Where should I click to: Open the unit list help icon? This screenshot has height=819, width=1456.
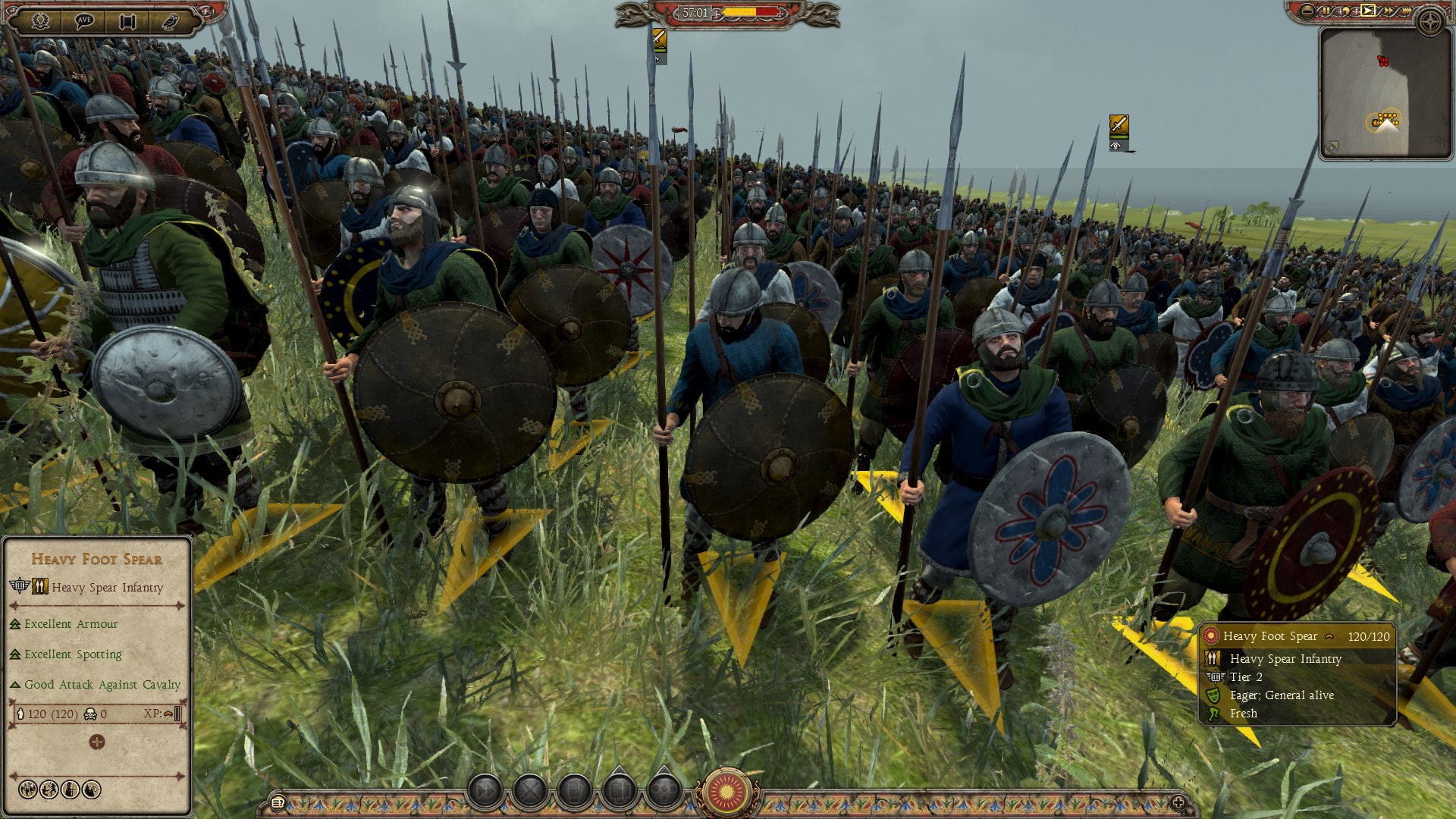point(278,802)
